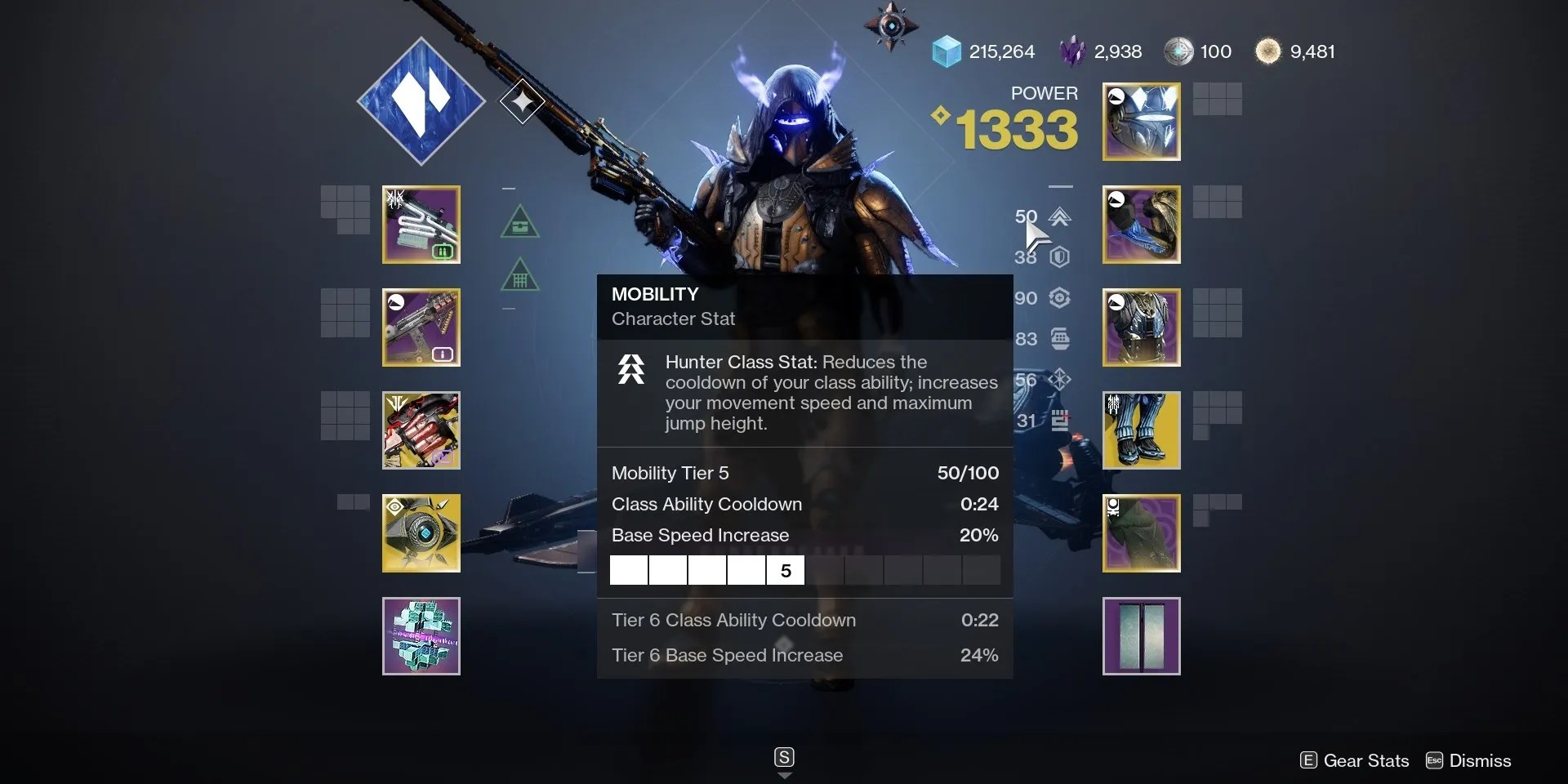This screenshot has height=784, width=1568.
Task: Select the equipped emblem at bottom right
Action: coord(1140,636)
